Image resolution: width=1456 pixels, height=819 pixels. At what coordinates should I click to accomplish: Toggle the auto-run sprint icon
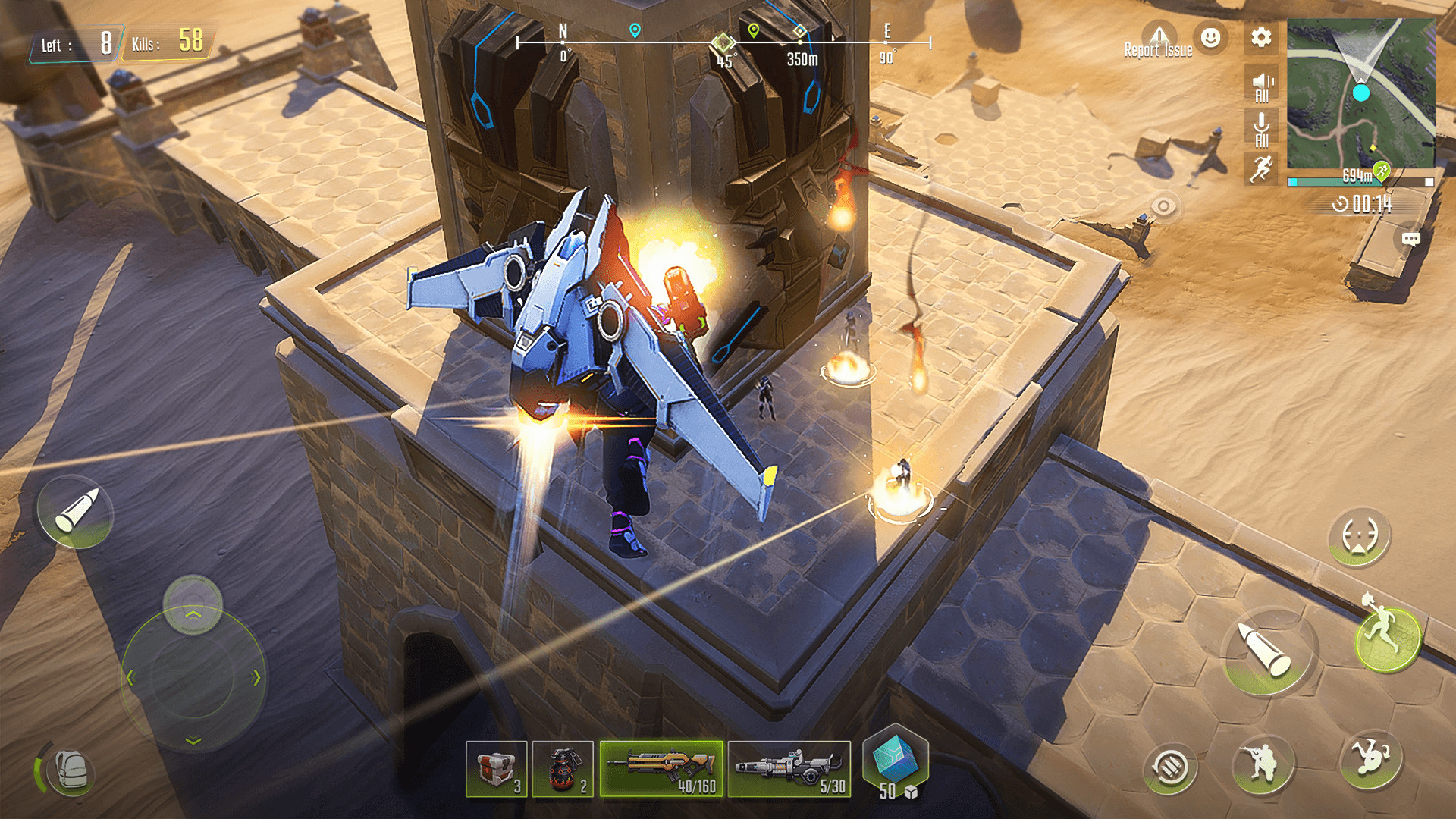[1262, 168]
